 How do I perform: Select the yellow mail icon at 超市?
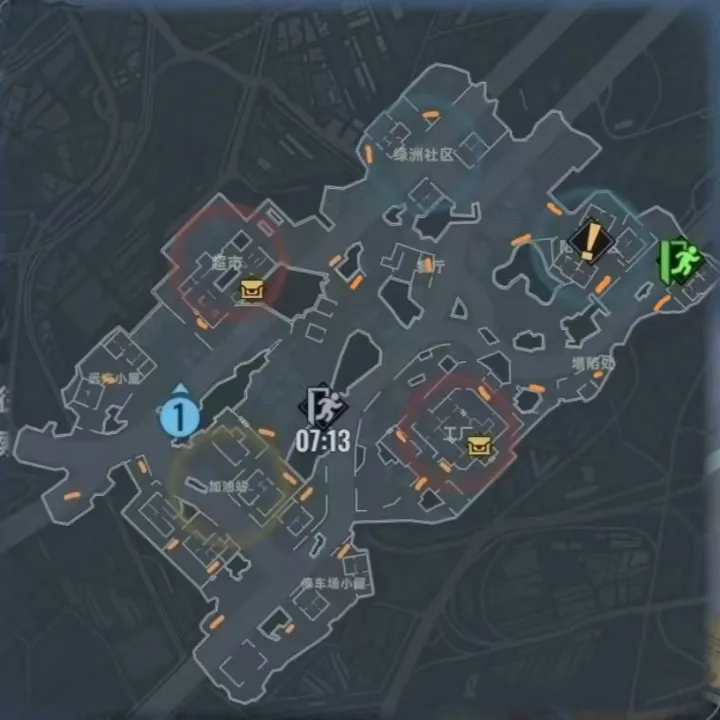click(x=251, y=291)
